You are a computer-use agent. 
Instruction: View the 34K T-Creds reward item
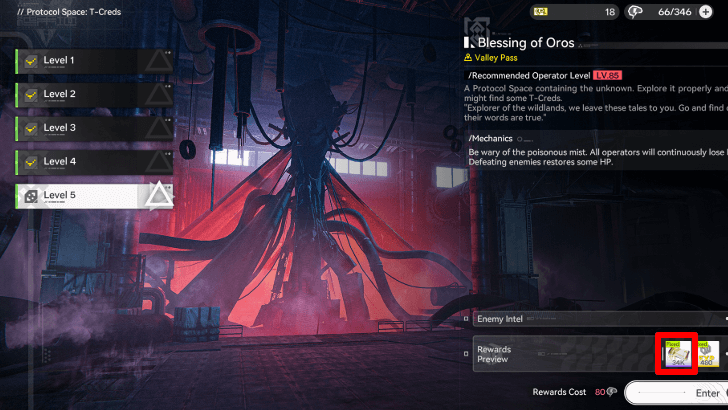tap(675, 354)
